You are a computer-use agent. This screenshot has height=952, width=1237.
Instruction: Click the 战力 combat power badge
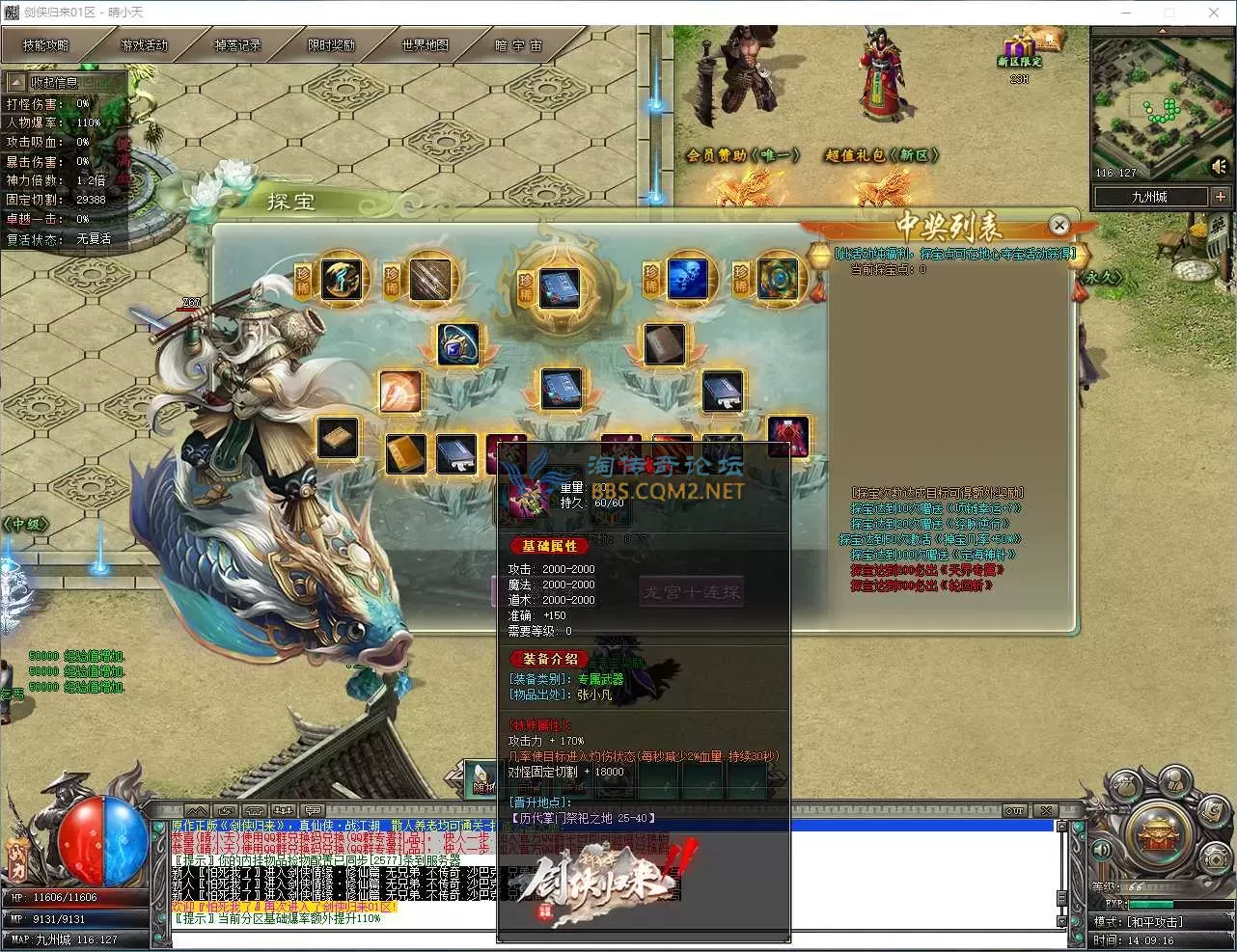click(x=17, y=854)
